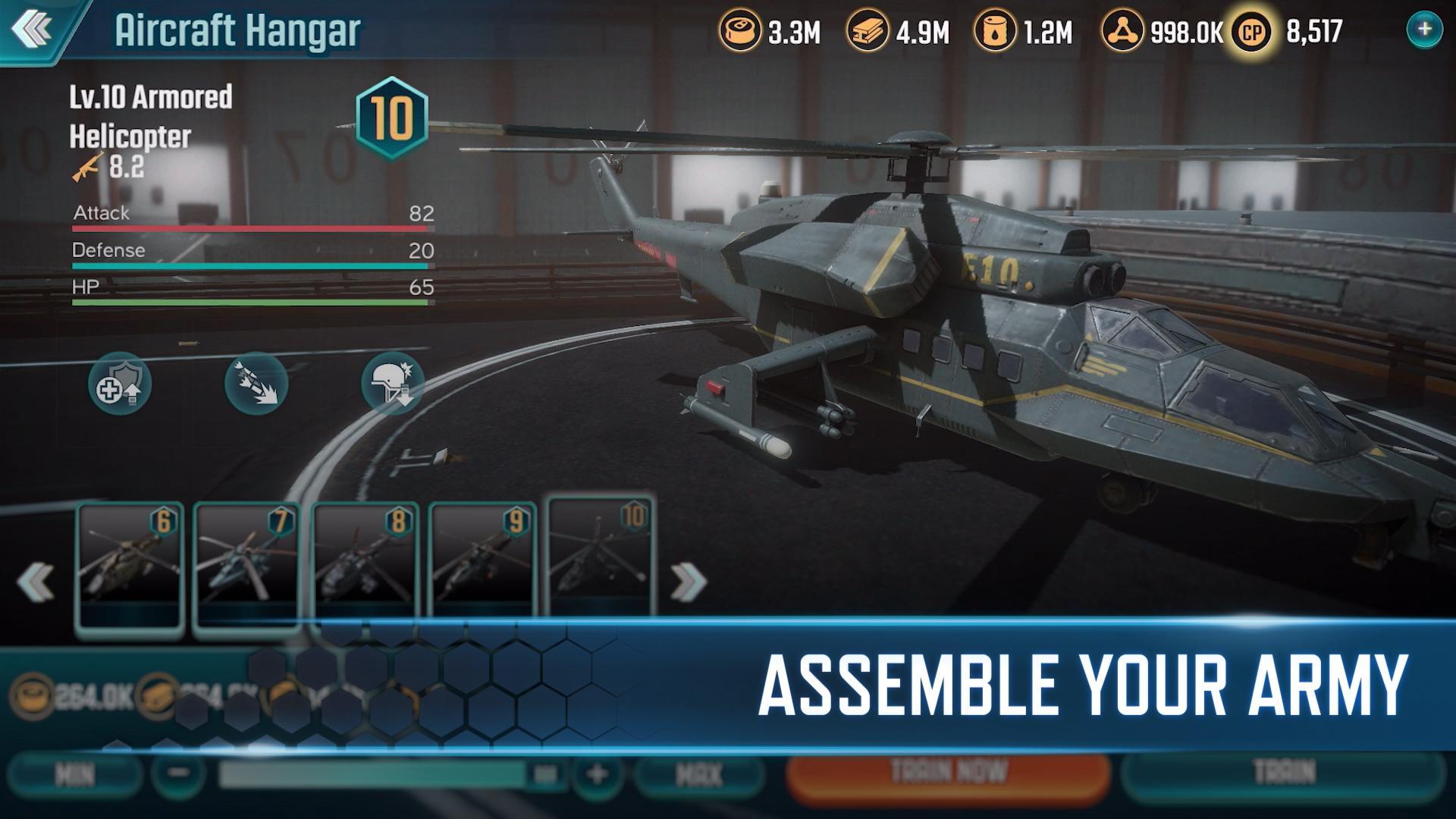View the missile strike skill icon
This screenshot has width=1456, height=819.
point(256,384)
